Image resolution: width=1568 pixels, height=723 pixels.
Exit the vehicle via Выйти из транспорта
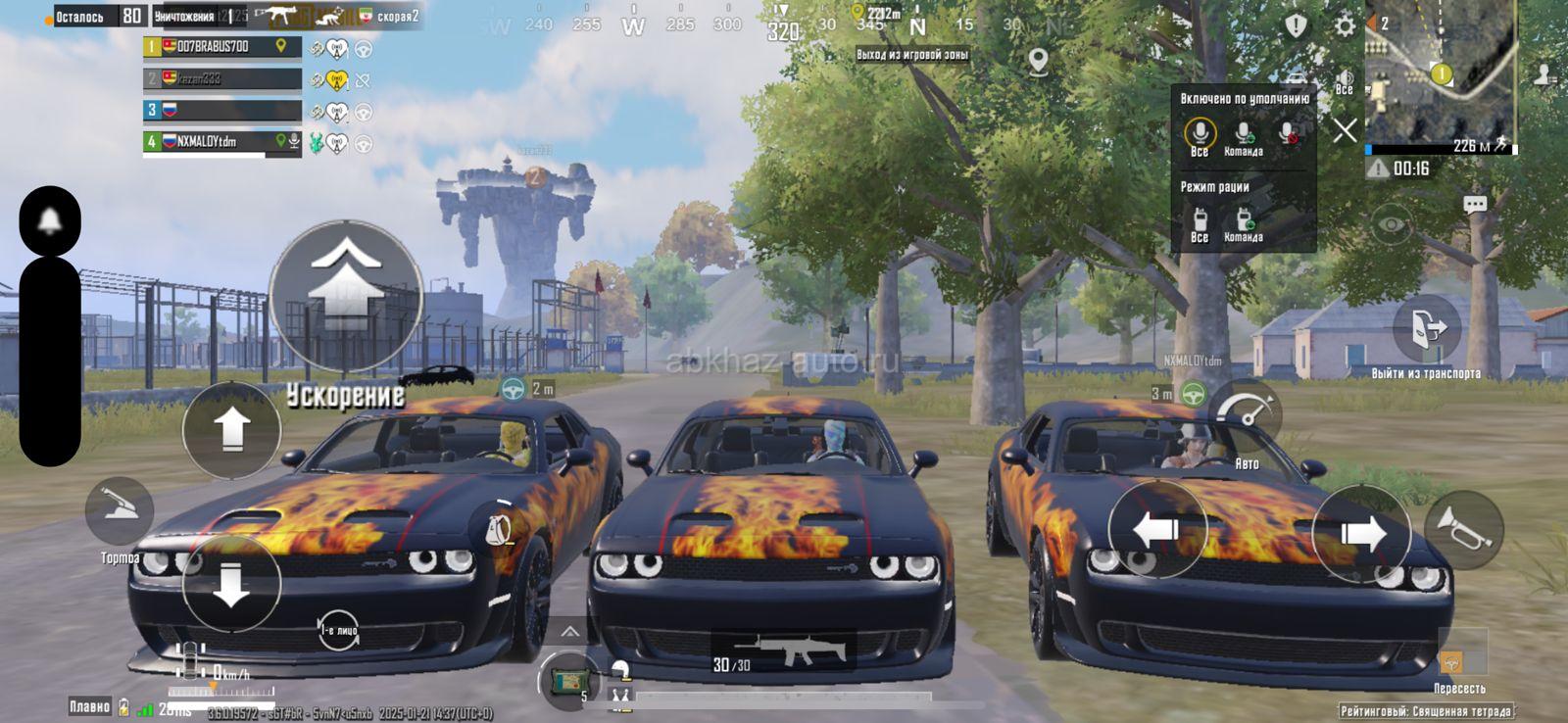click(1427, 330)
